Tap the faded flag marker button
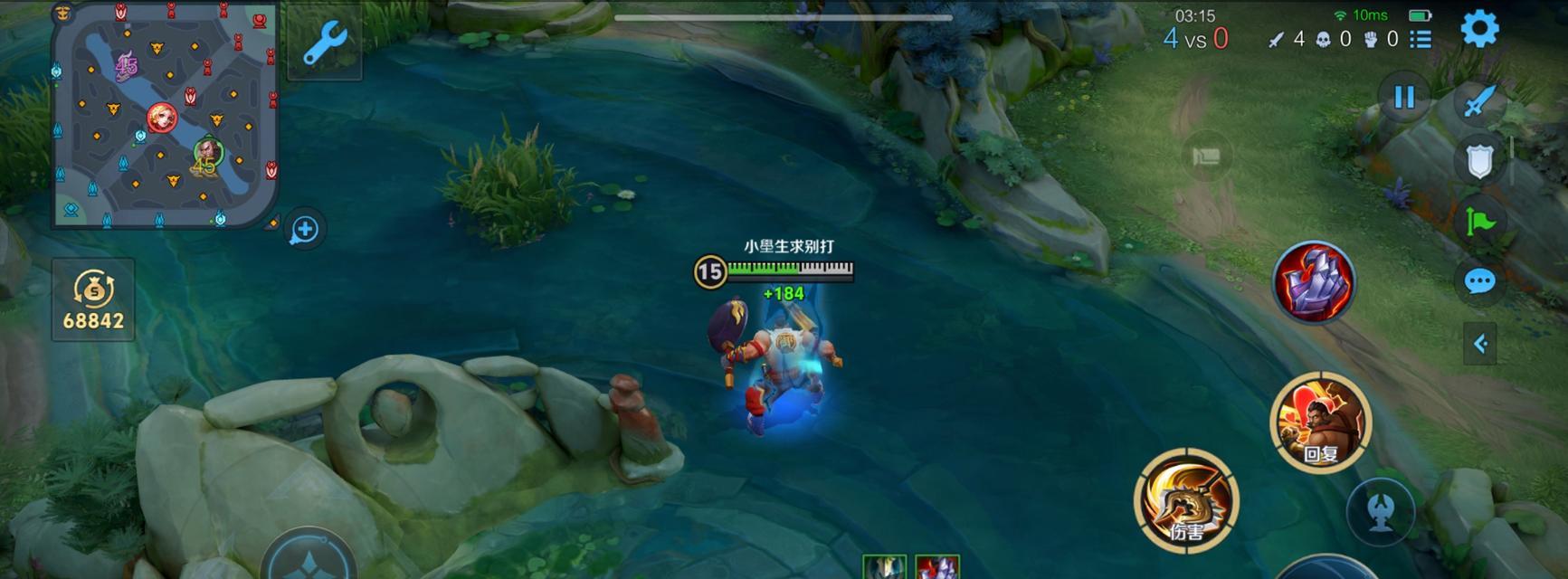This screenshot has height=579, width=1568. [x=1206, y=157]
